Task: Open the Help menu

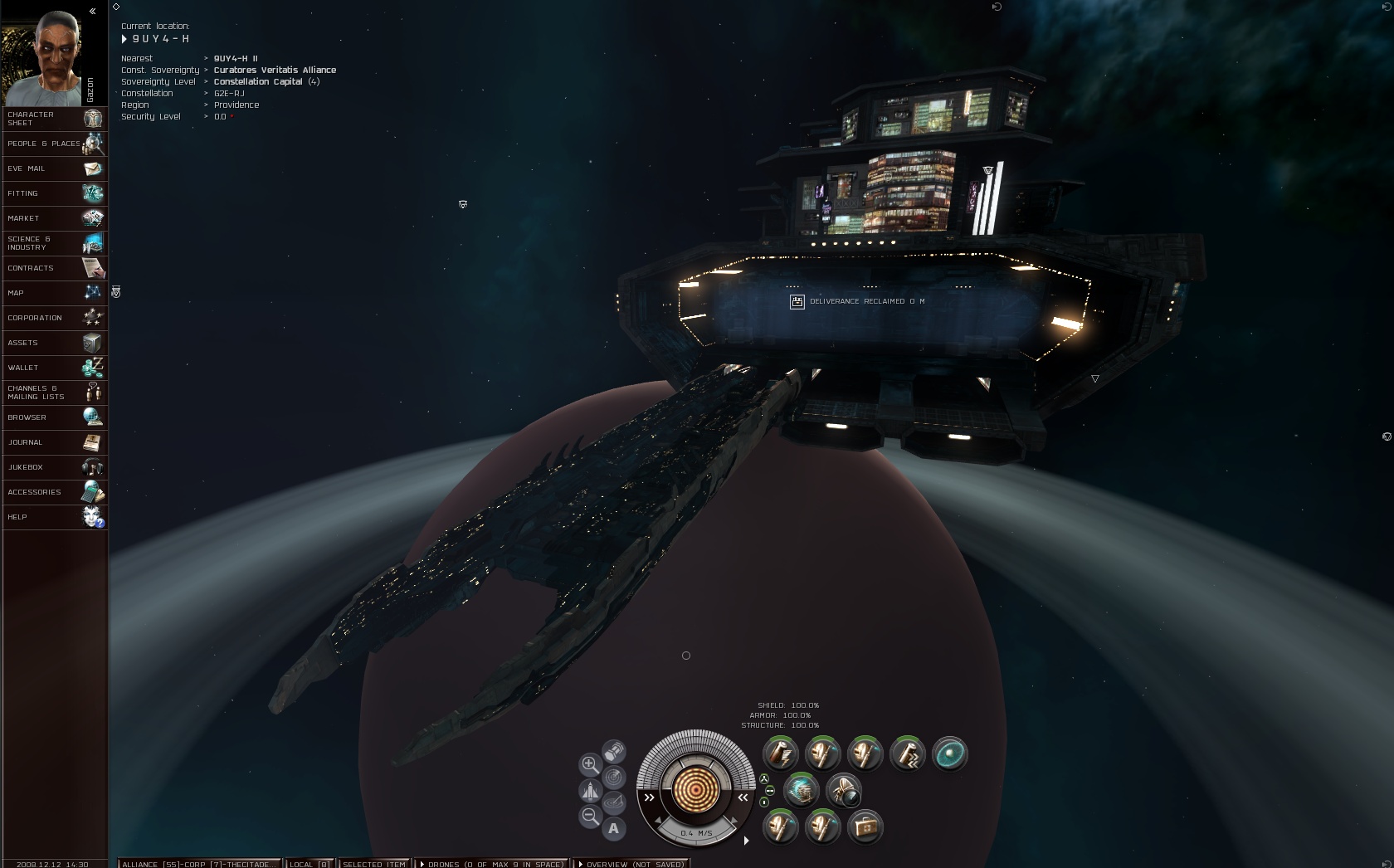Action: [55, 517]
